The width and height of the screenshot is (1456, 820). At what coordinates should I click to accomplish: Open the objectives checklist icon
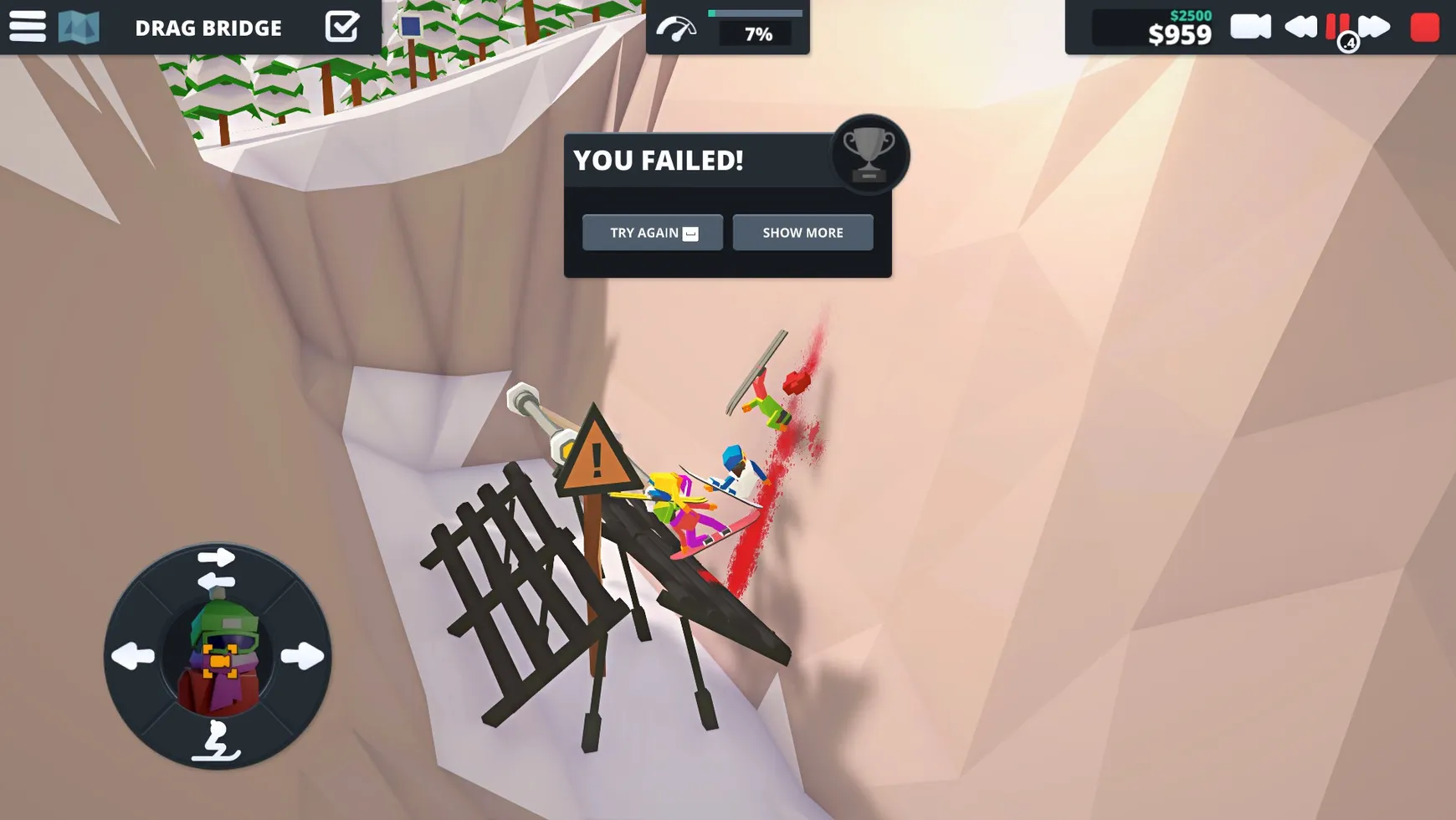[343, 27]
